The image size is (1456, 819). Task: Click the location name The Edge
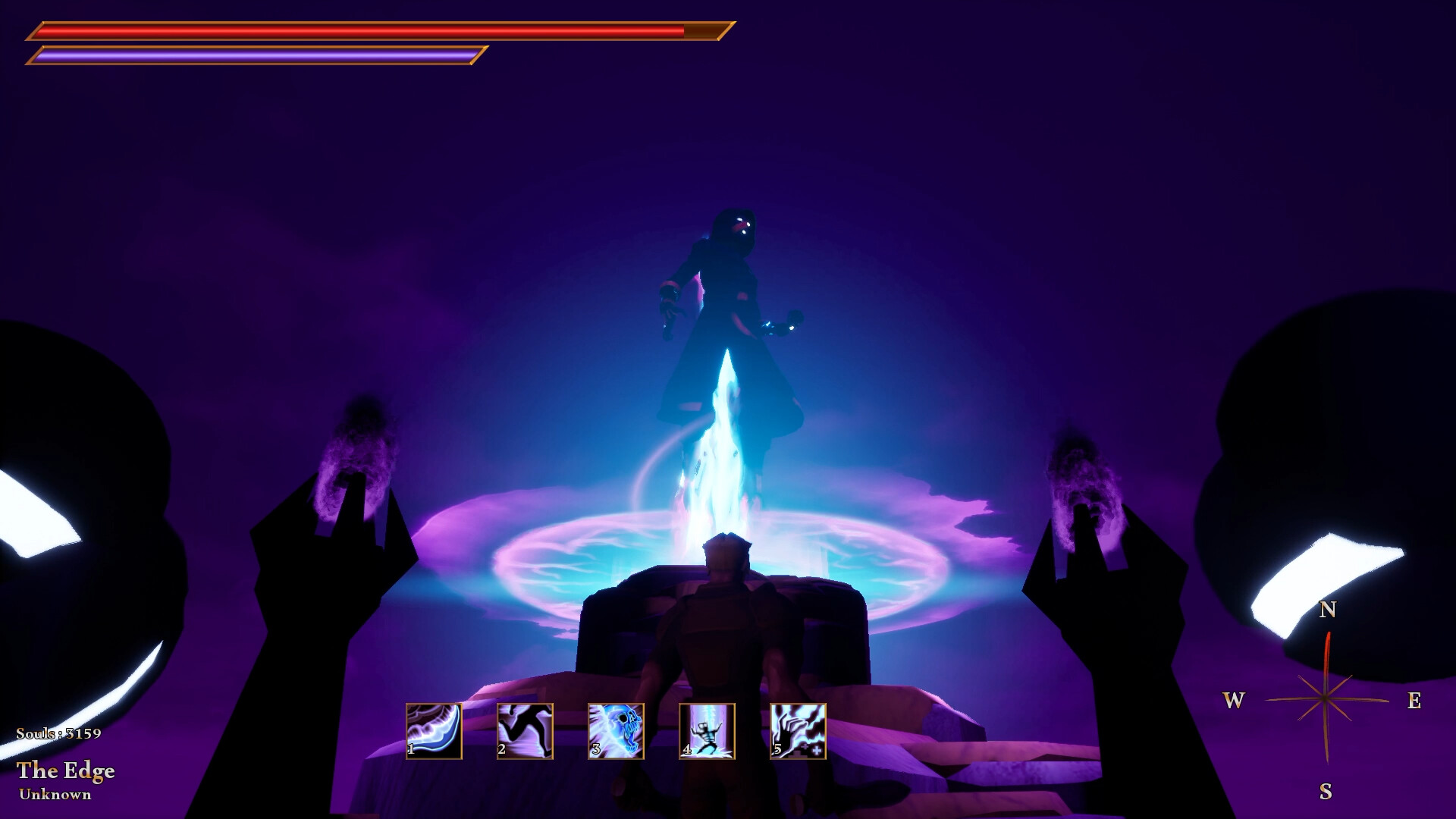[x=67, y=772]
